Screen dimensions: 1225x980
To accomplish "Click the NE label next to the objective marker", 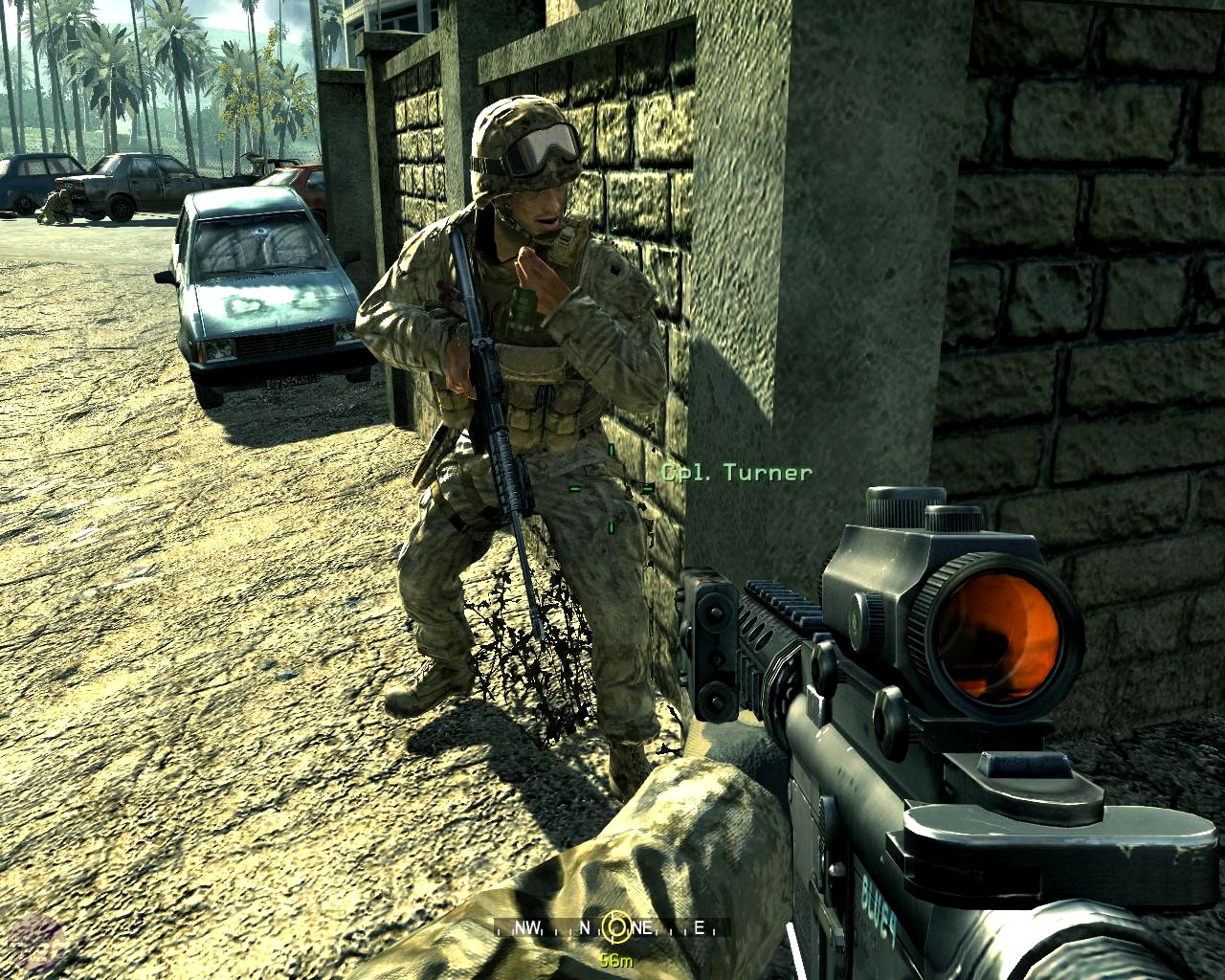I will (641, 928).
